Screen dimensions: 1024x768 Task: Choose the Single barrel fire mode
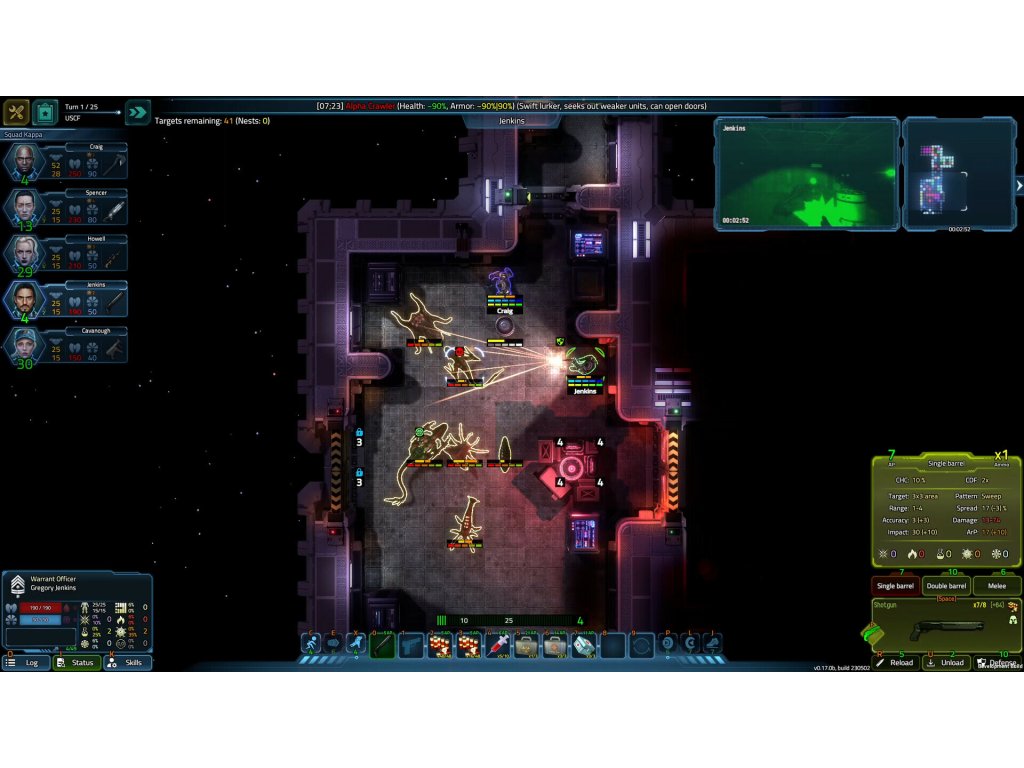tap(895, 586)
